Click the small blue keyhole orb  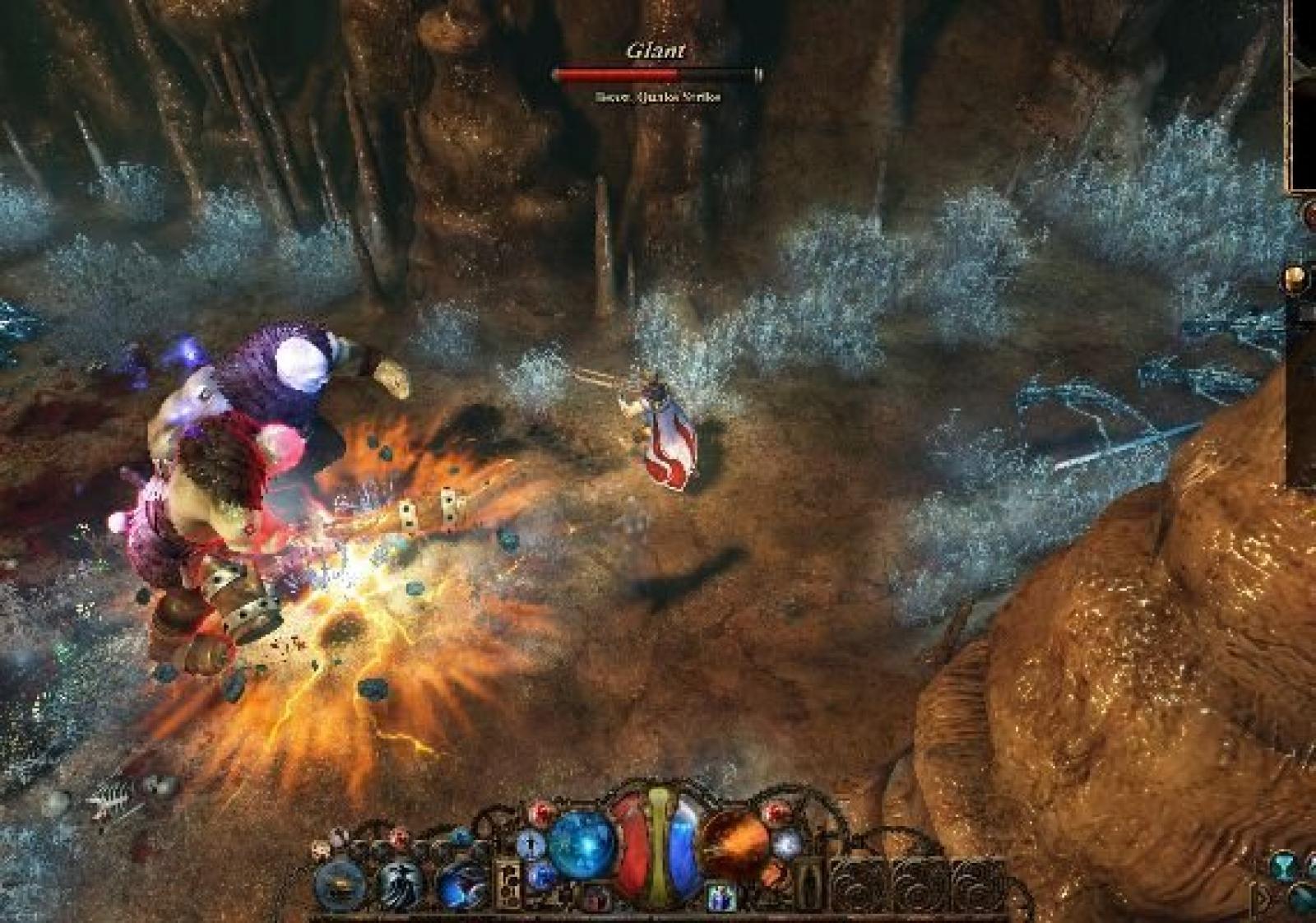tap(531, 843)
